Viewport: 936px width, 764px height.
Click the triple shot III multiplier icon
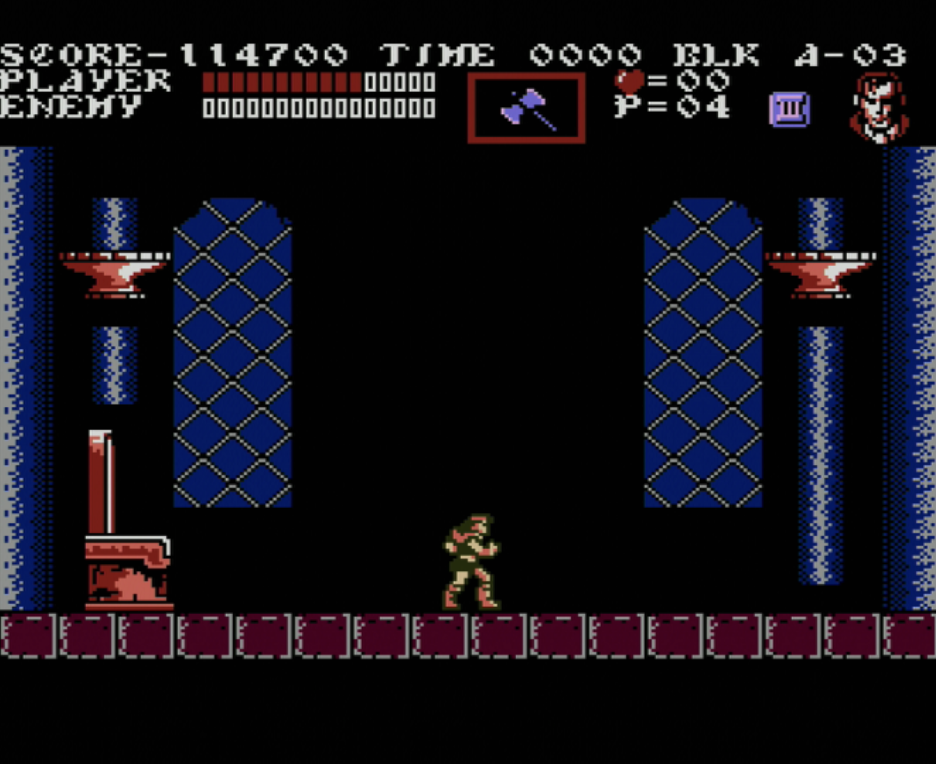(788, 108)
